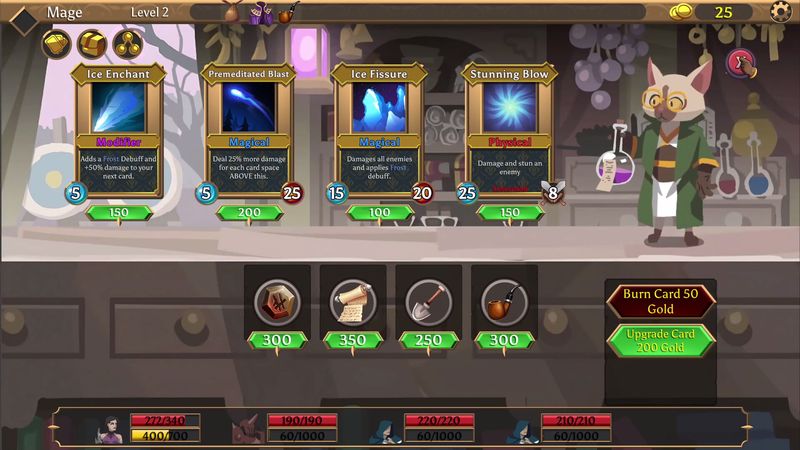Select the dark-haired mage party portrait
This screenshot has width=800, height=450.
(108, 428)
